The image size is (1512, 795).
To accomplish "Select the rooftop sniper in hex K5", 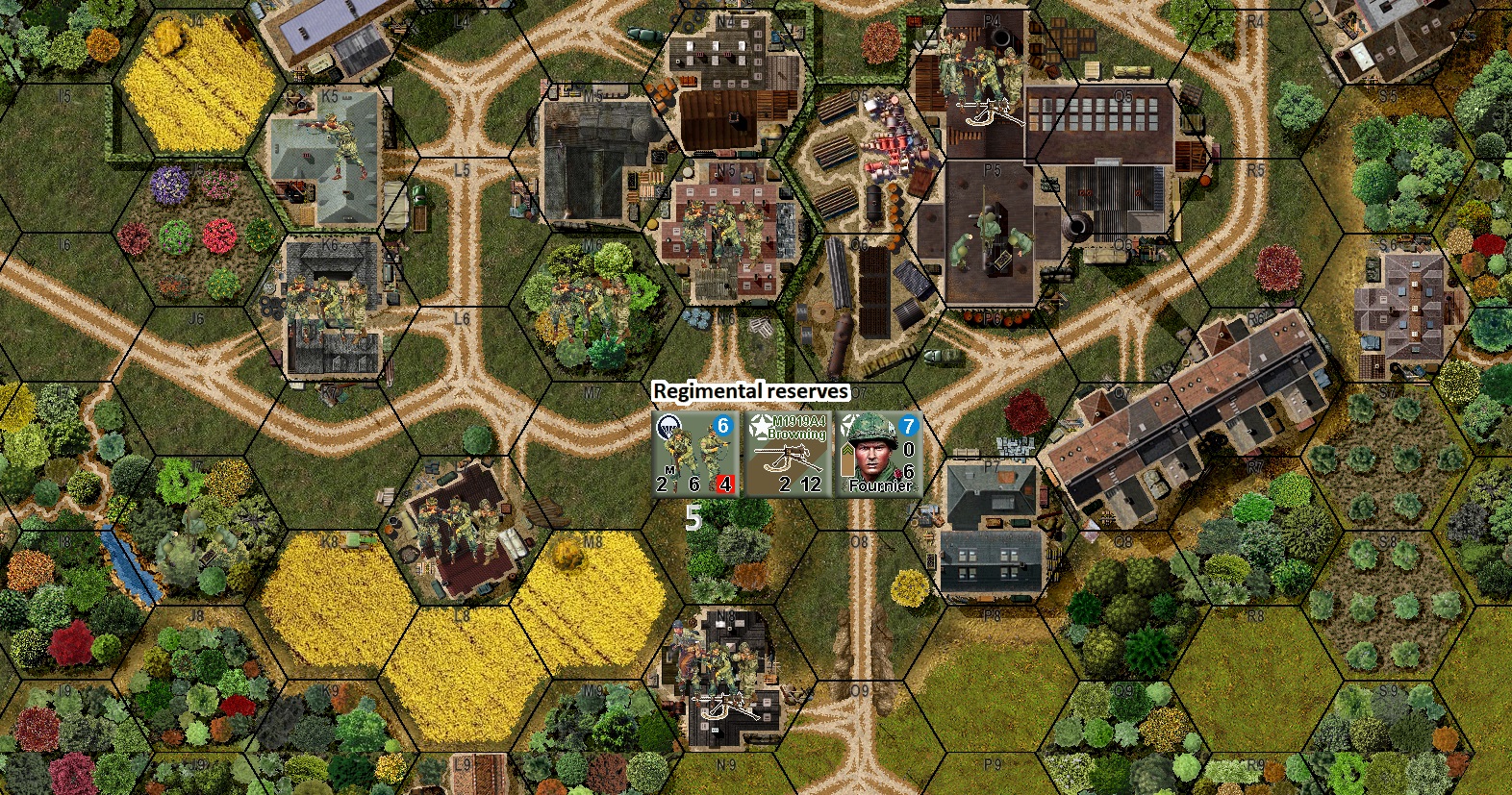I will (x=338, y=142).
